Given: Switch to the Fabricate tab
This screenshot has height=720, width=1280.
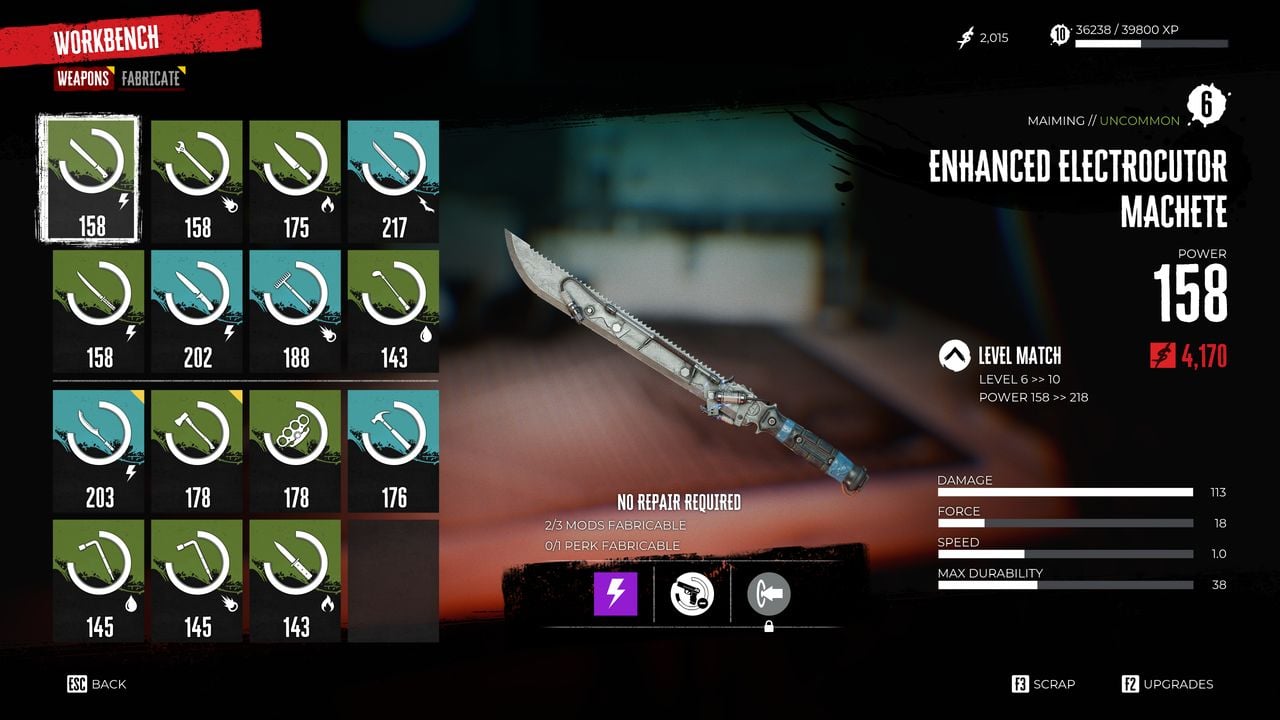Looking at the screenshot, I should (x=152, y=78).
